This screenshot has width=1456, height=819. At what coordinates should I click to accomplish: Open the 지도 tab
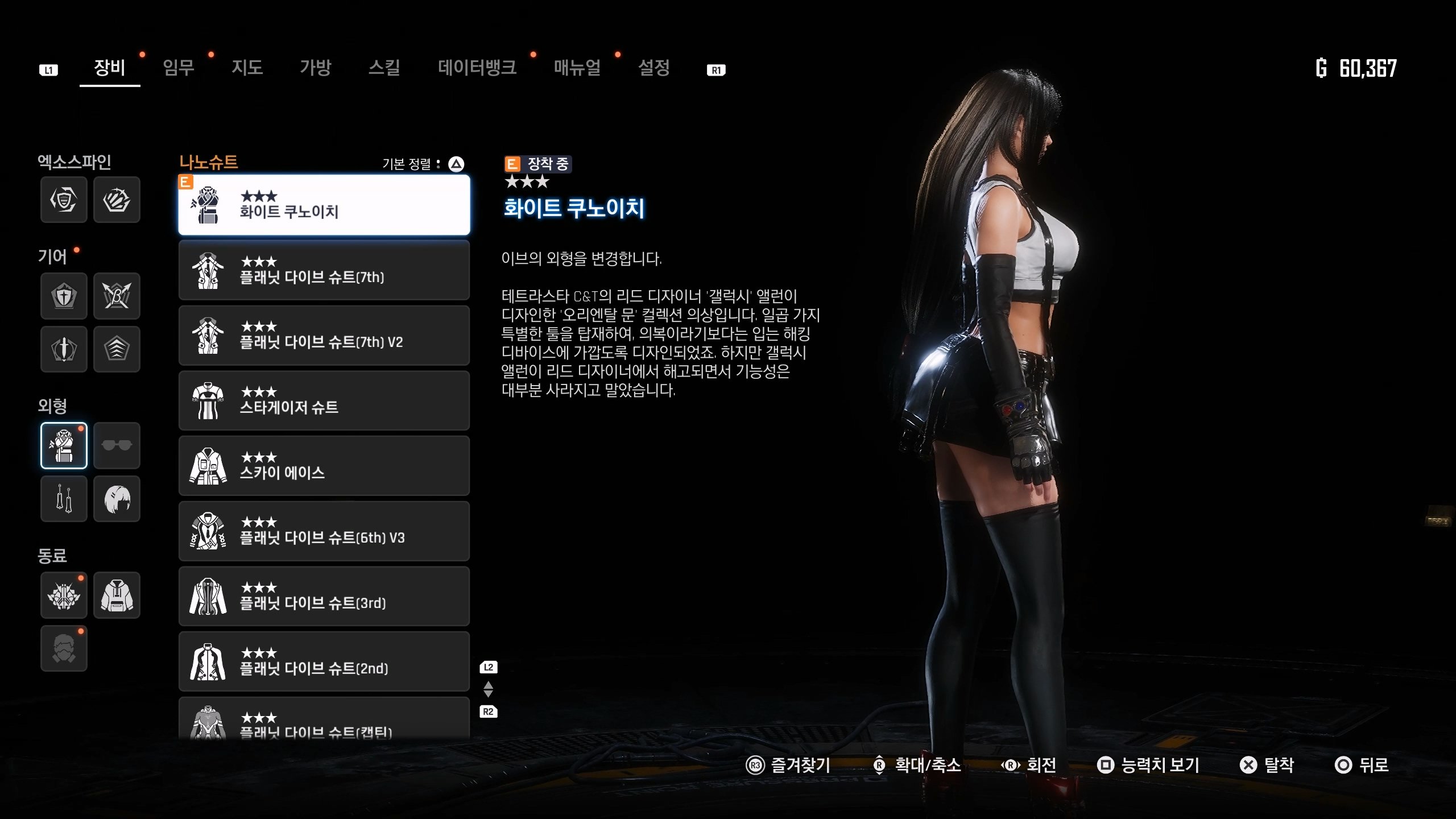coord(247,68)
